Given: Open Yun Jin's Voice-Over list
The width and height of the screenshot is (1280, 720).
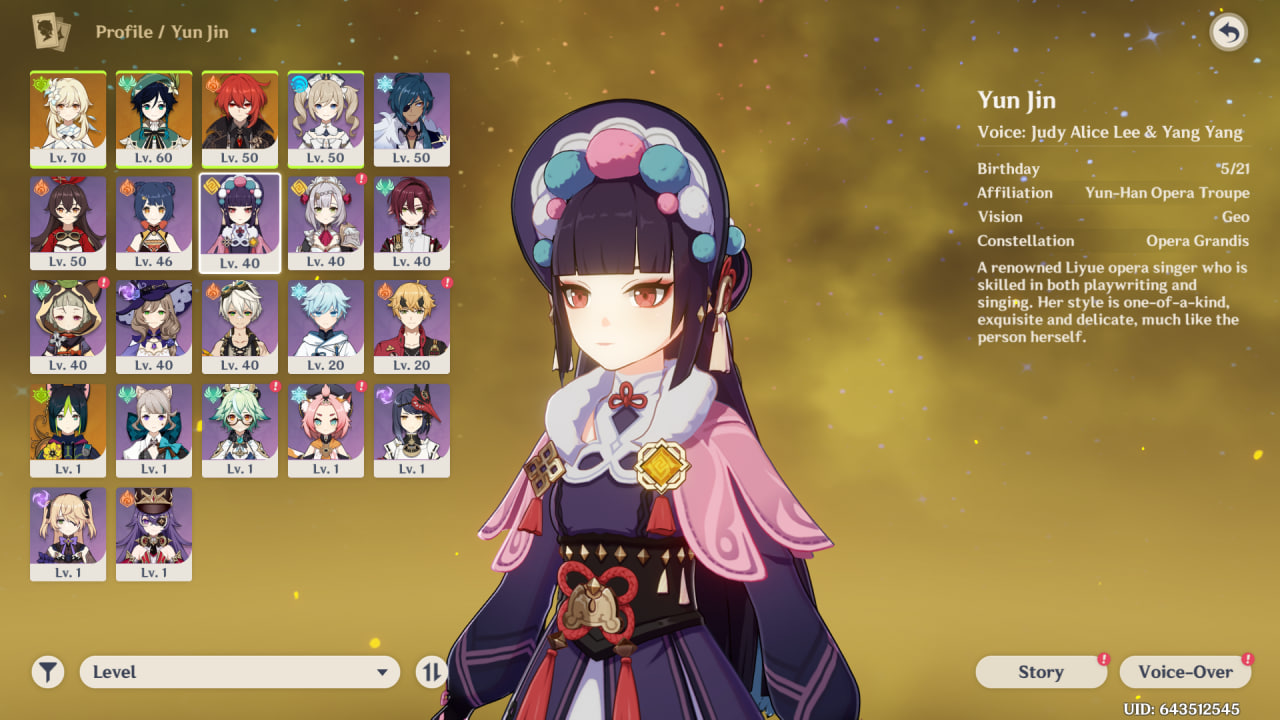Looking at the screenshot, I should [x=1185, y=672].
